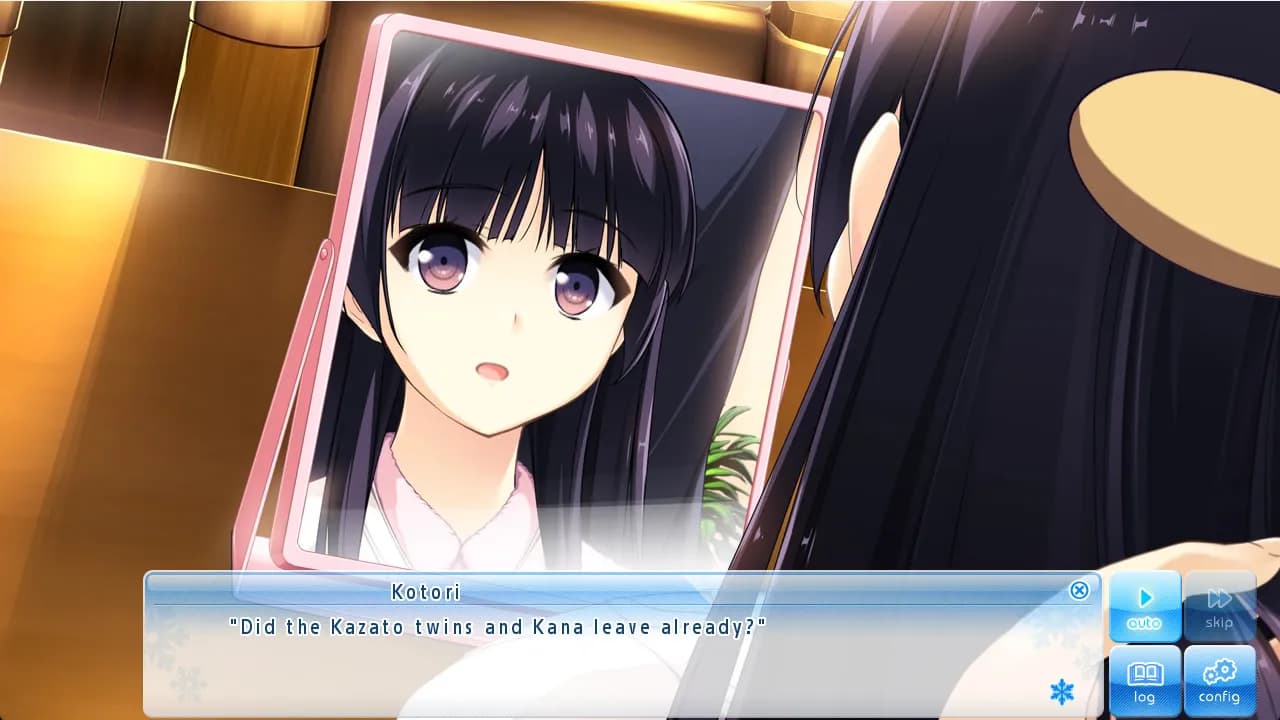Click the fast-forward arrows icon above 'skip'

(x=1219, y=596)
